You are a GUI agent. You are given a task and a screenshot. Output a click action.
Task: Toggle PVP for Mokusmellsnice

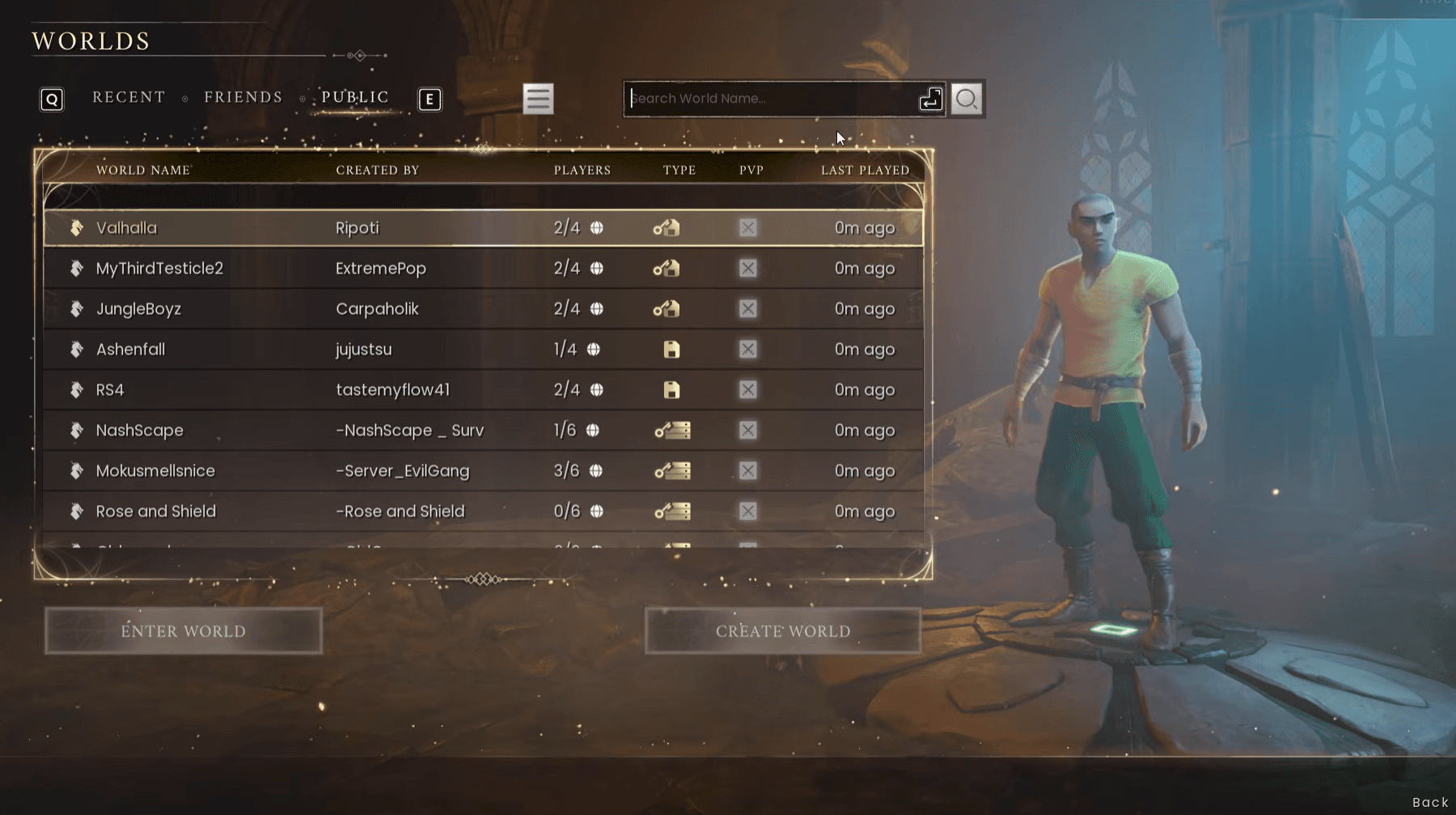pos(747,470)
